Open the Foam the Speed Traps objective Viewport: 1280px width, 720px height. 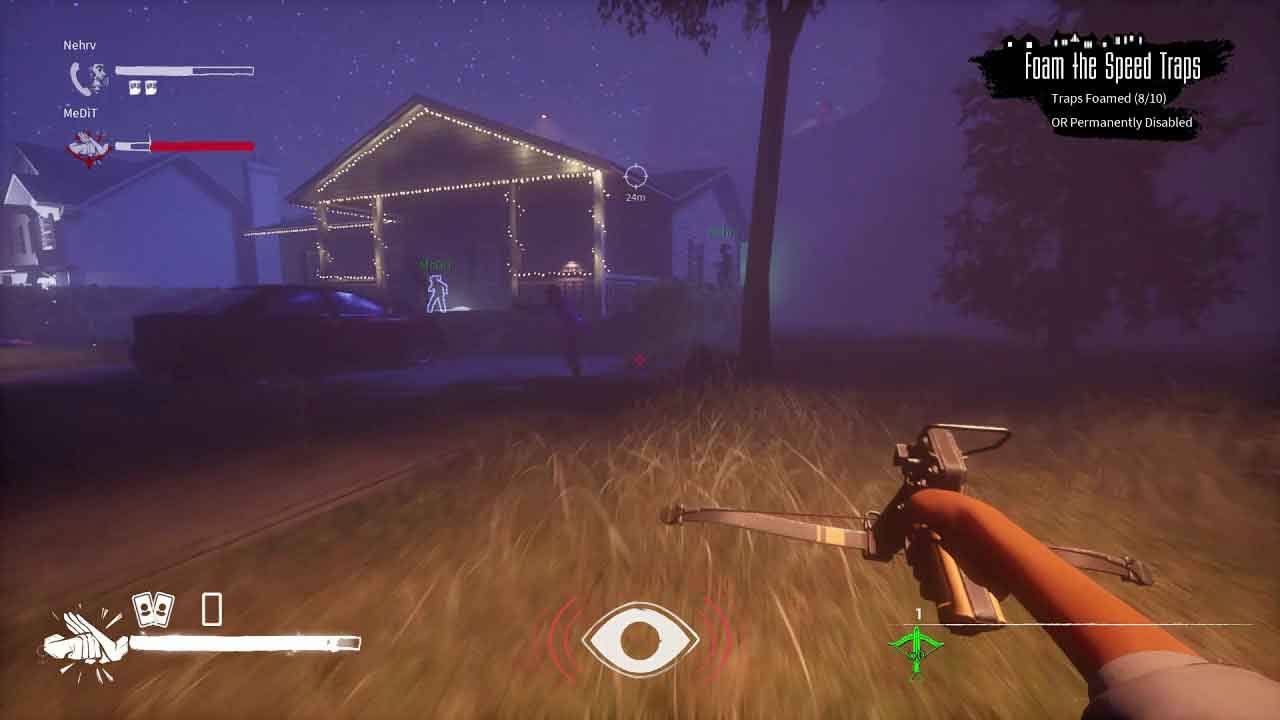point(1112,67)
